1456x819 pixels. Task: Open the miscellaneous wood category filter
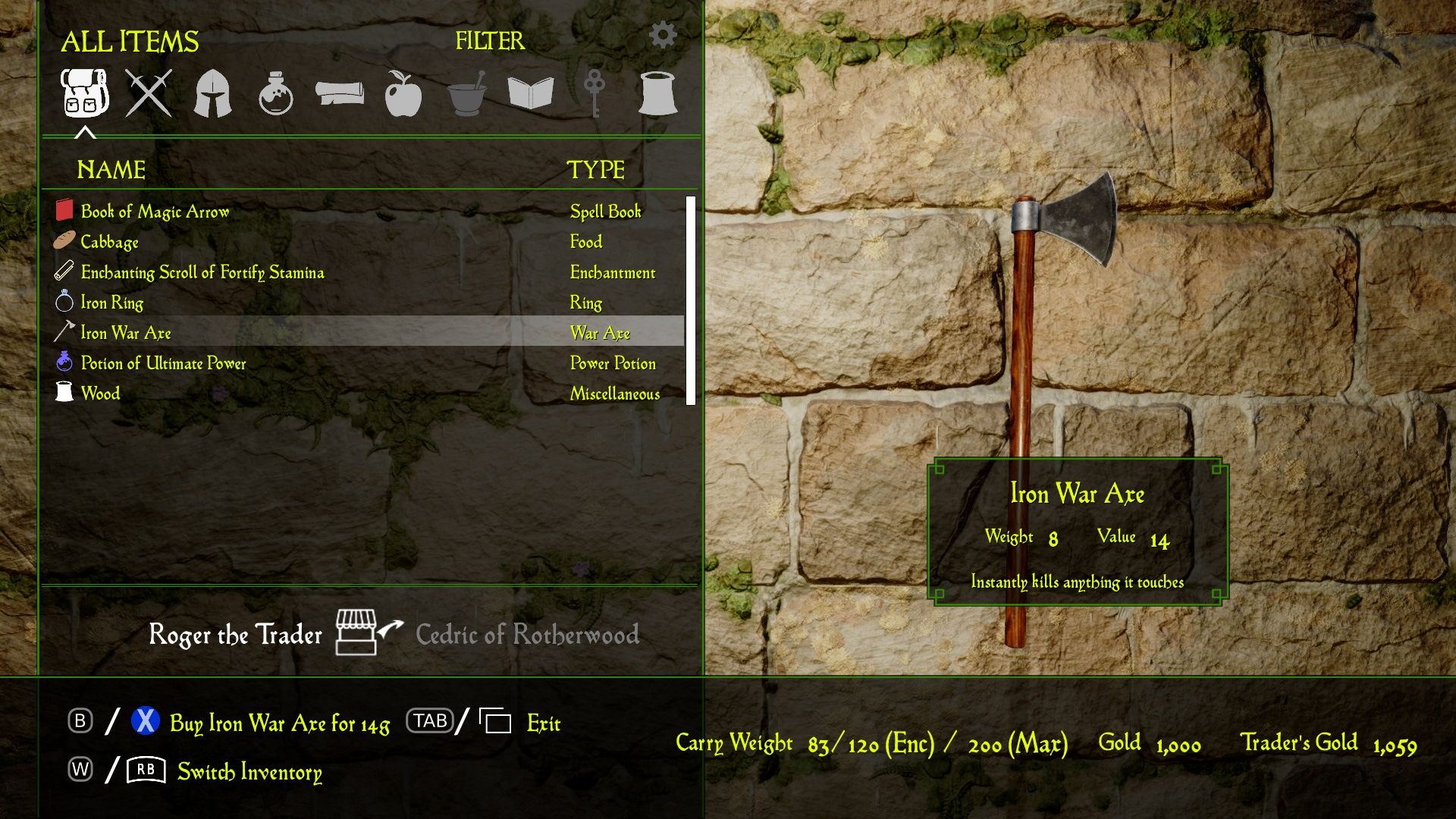(658, 93)
